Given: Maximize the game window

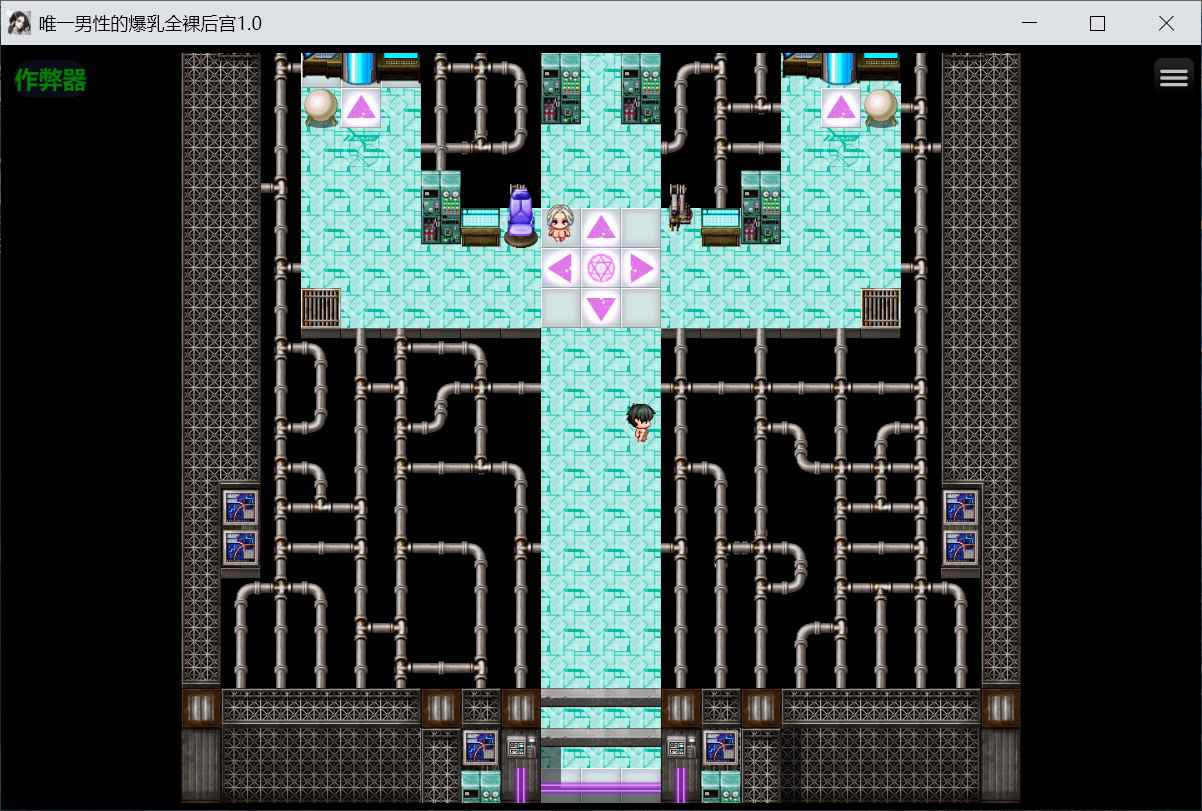Looking at the screenshot, I should [1097, 24].
